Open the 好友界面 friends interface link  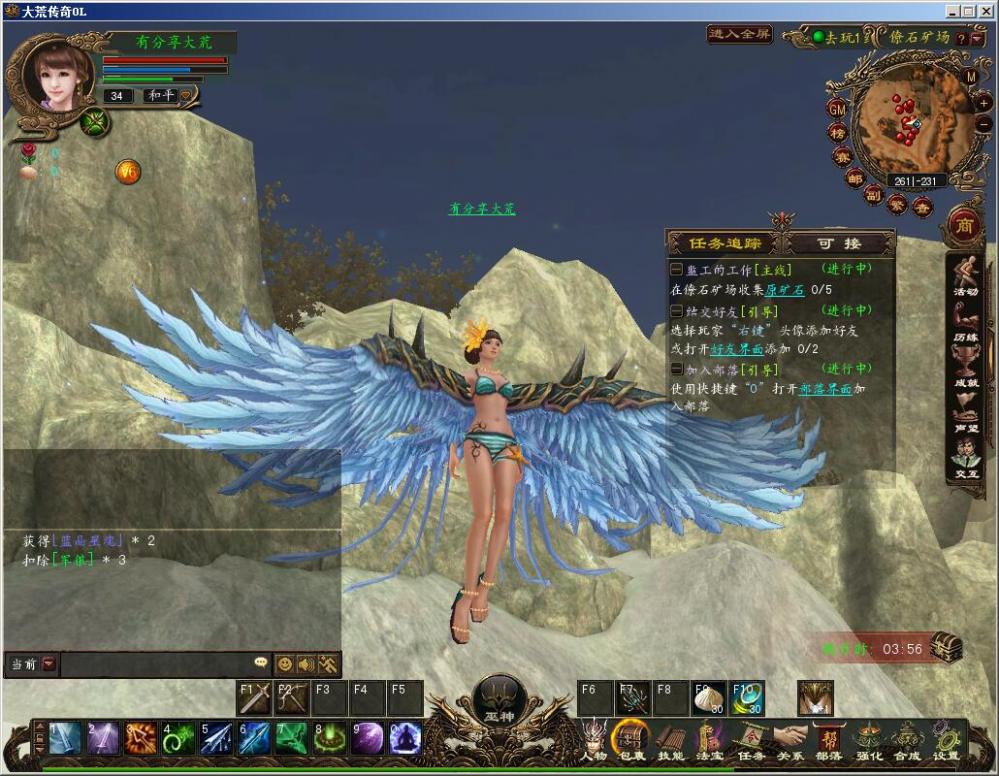point(737,349)
